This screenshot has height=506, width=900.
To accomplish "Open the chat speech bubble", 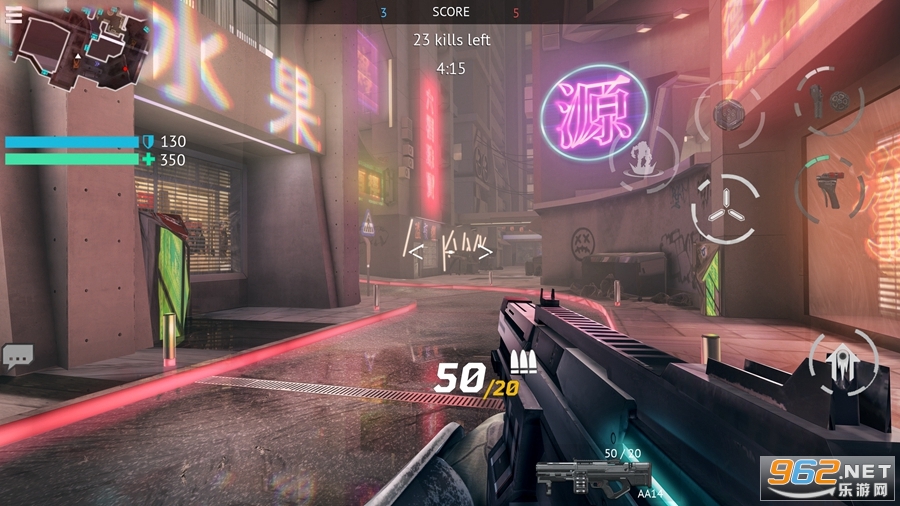I will (x=18, y=356).
